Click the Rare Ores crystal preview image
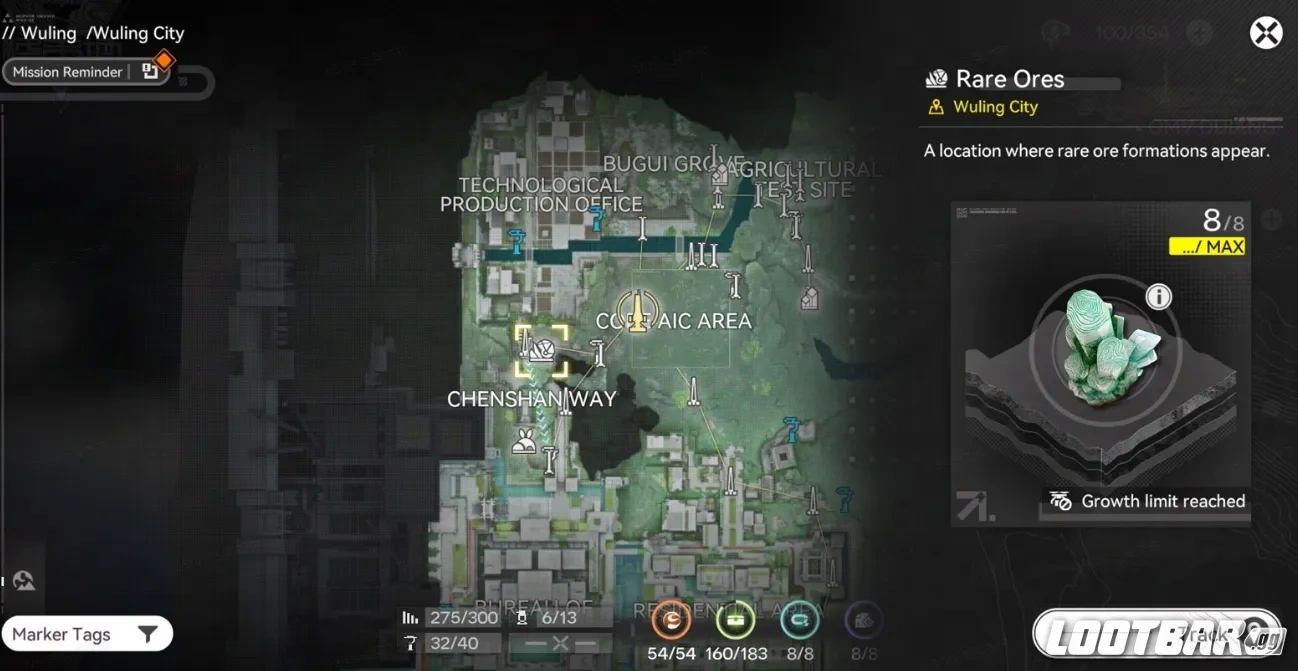 1104,345
